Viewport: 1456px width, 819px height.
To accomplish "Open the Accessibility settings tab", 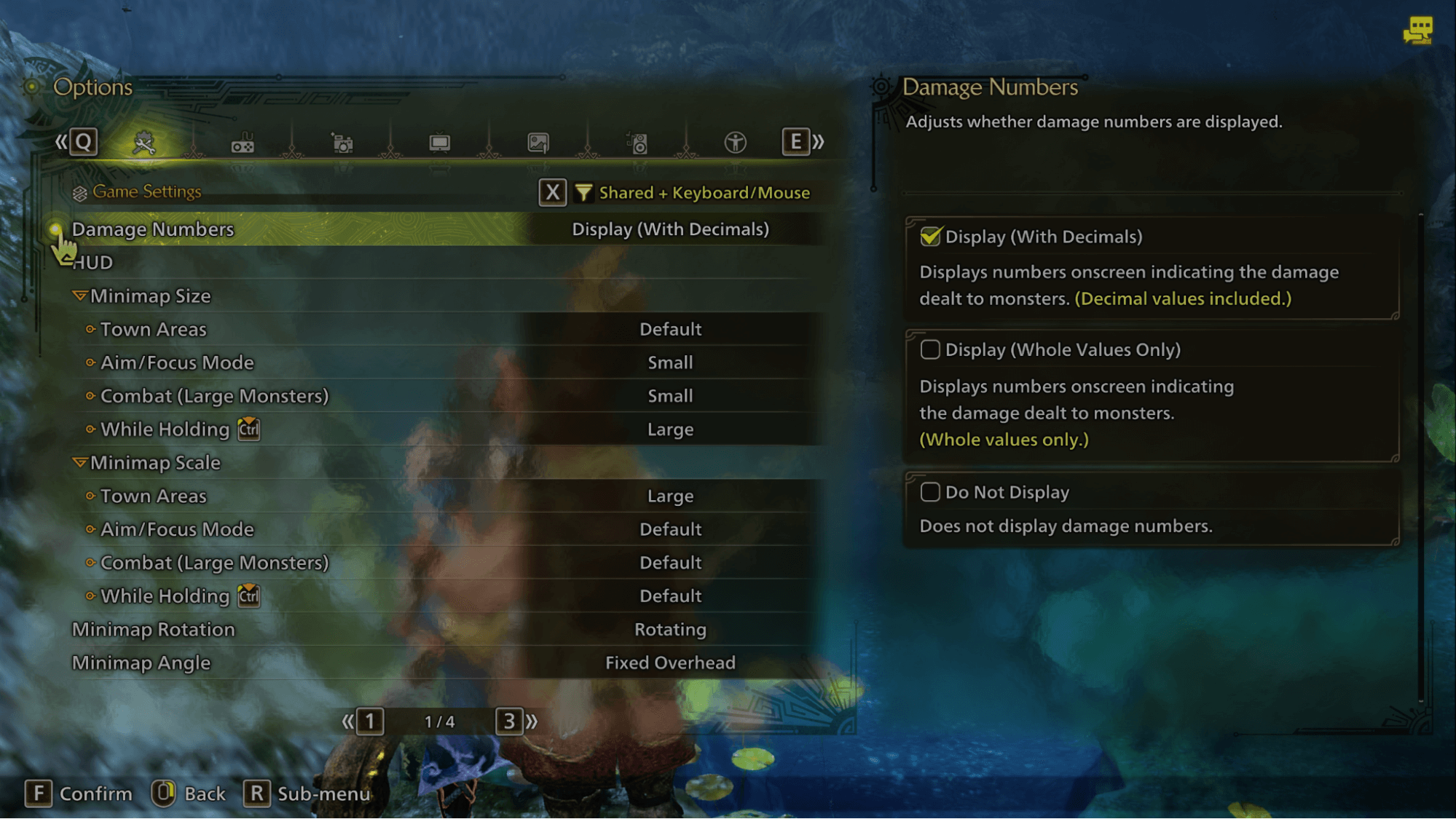I will pyautogui.click(x=736, y=143).
